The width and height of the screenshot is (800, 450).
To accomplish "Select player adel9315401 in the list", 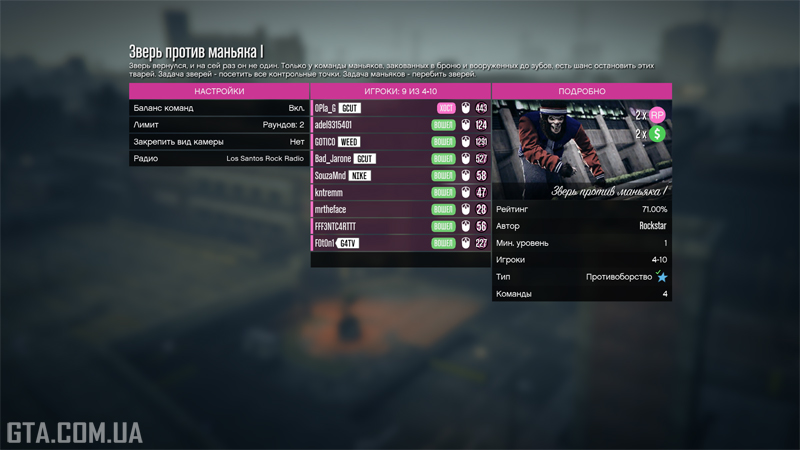I will [x=400, y=125].
